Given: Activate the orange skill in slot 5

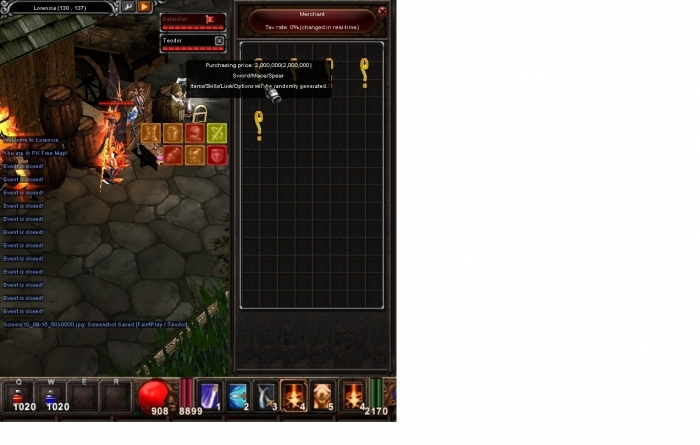Looking at the screenshot, I should coord(323,395).
